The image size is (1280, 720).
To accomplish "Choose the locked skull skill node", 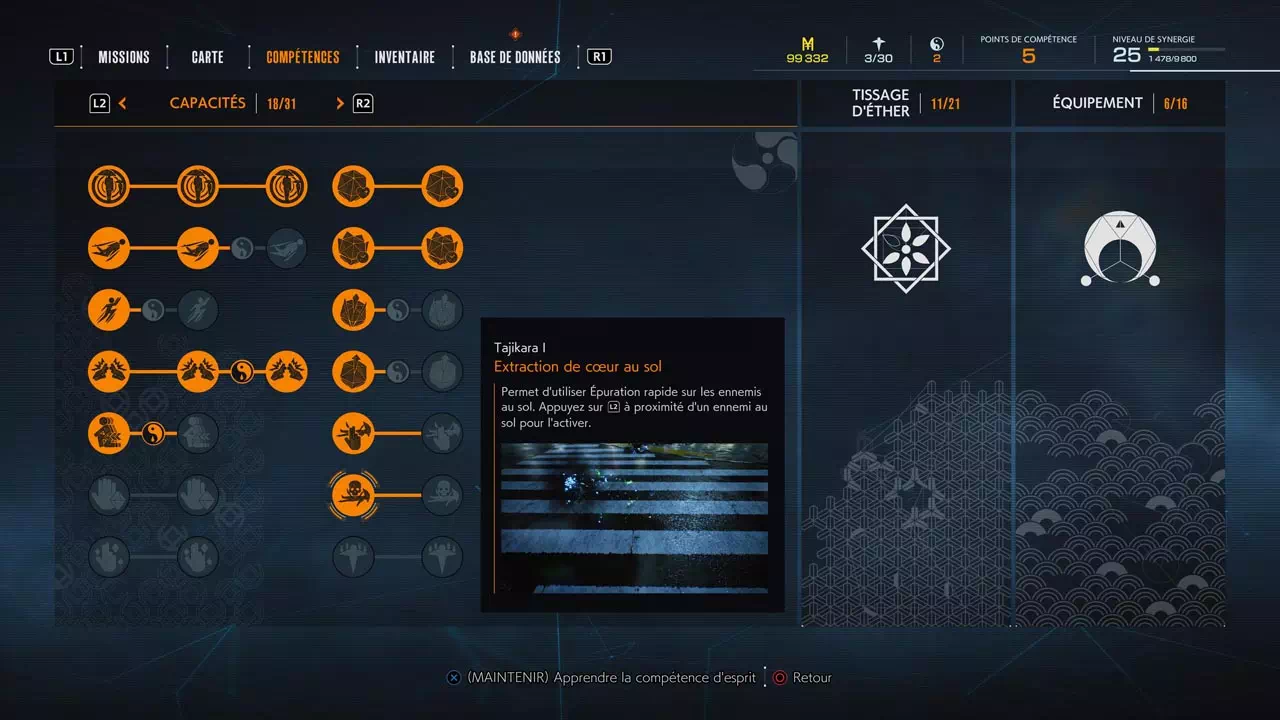I will point(441,494).
